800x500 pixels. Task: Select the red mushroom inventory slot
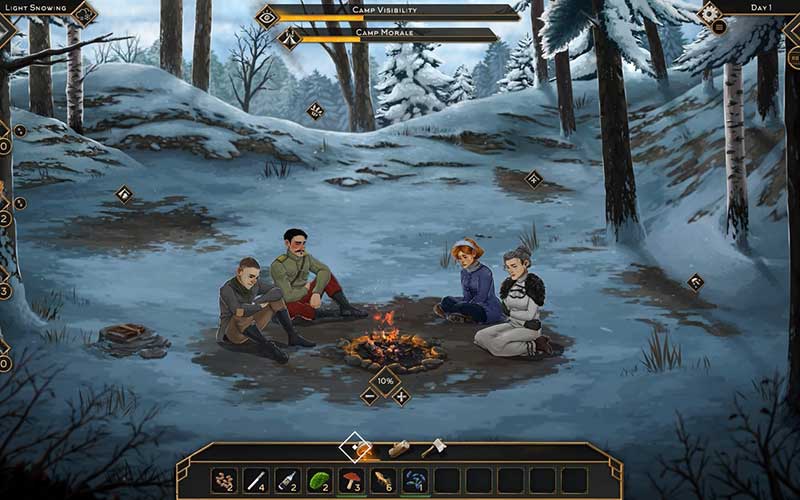[x=351, y=481]
